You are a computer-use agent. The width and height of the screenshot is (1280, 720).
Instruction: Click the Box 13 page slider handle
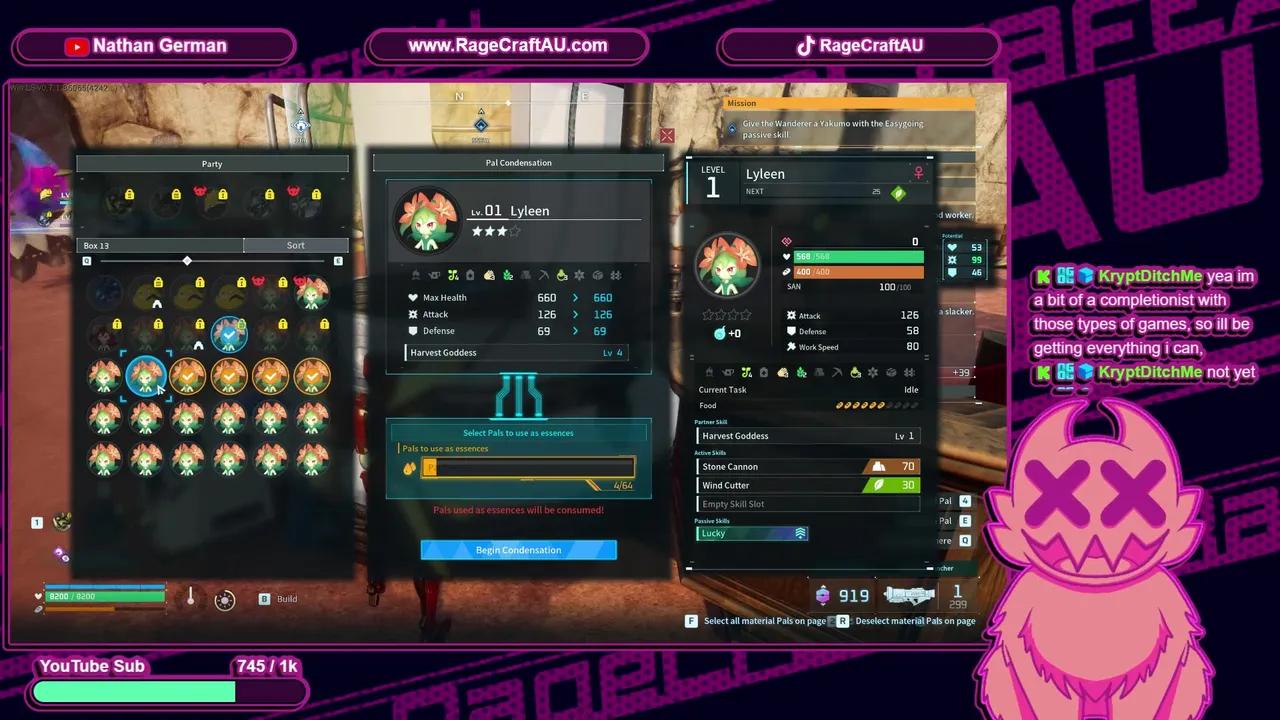pos(187,260)
